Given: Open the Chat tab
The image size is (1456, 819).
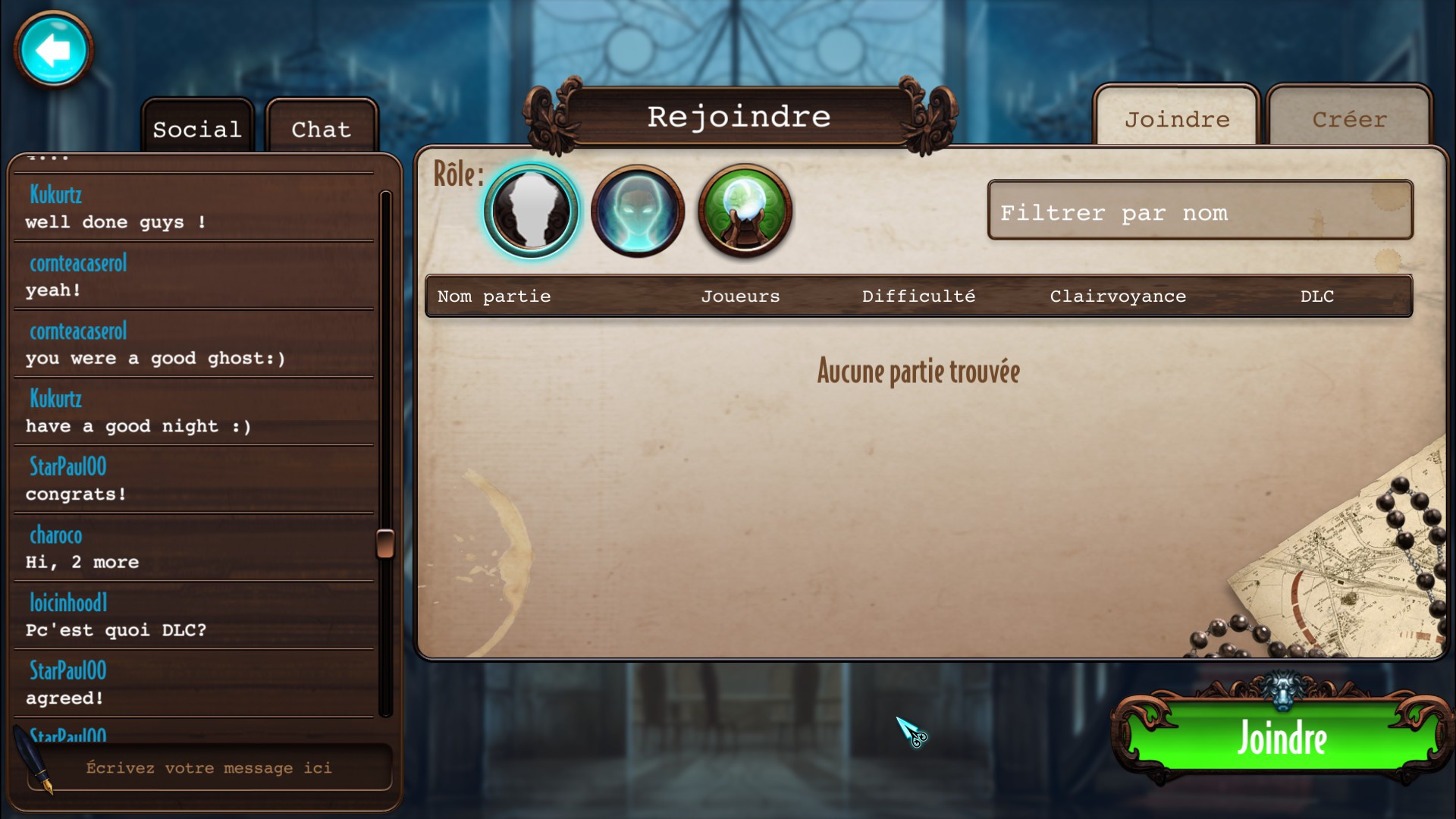Looking at the screenshot, I should 322,129.
